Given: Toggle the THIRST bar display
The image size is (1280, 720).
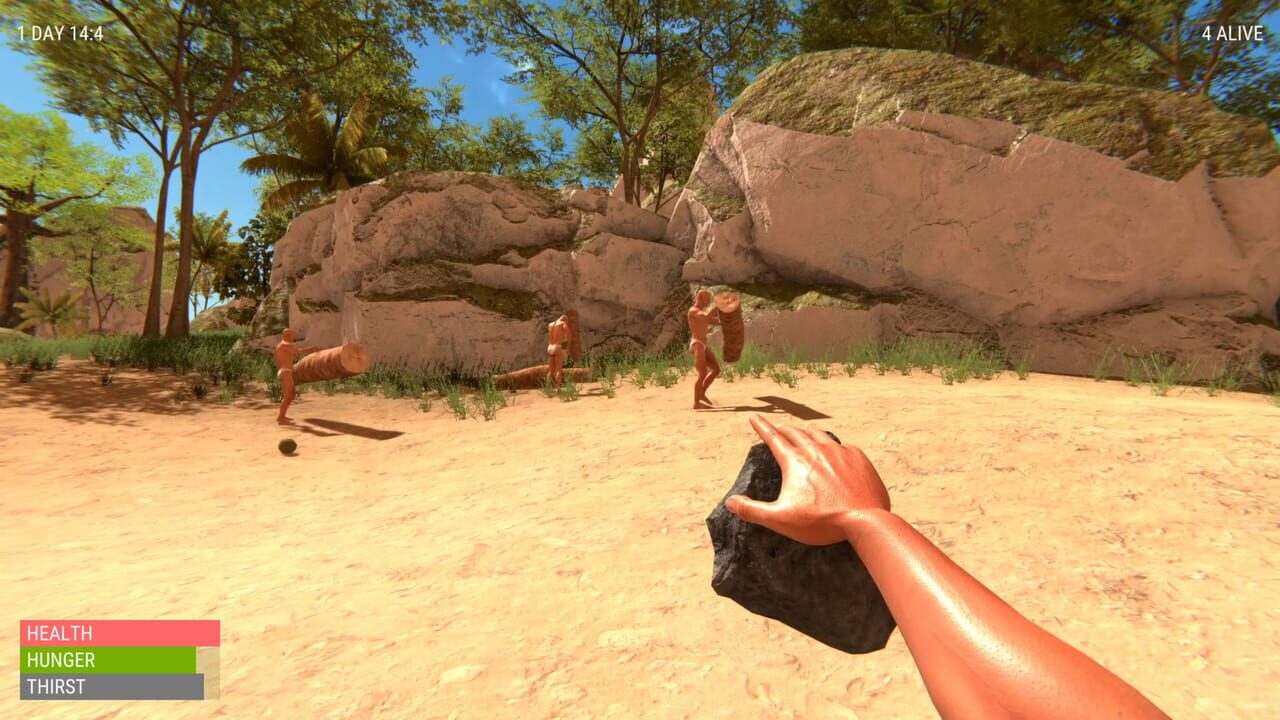Looking at the screenshot, I should tap(110, 687).
